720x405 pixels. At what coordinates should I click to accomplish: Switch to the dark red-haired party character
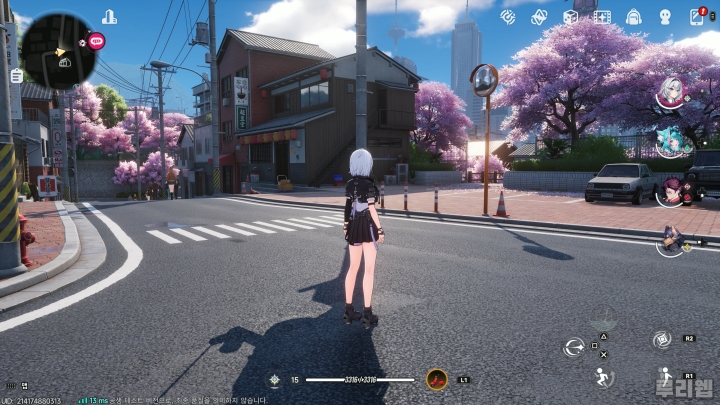coord(669,190)
